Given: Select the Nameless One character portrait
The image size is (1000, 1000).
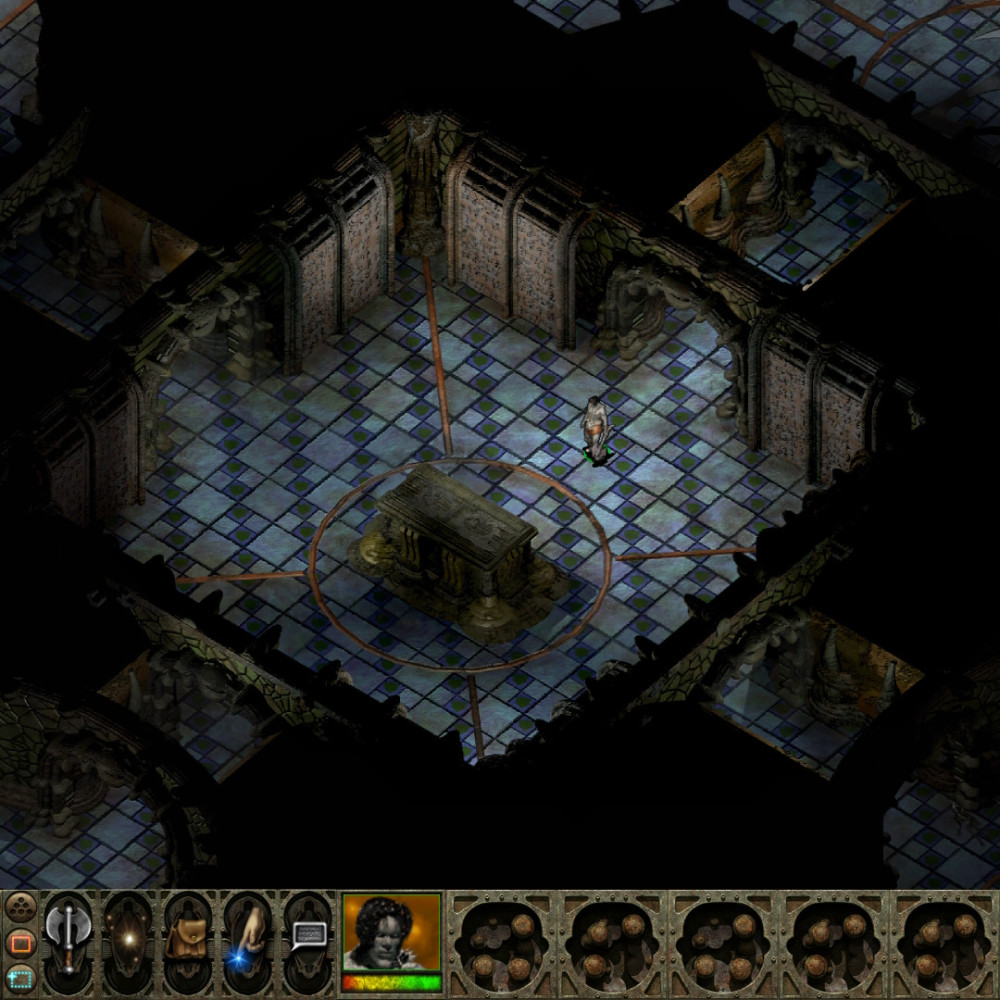Looking at the screenshot, I should (x=391, y=937).
